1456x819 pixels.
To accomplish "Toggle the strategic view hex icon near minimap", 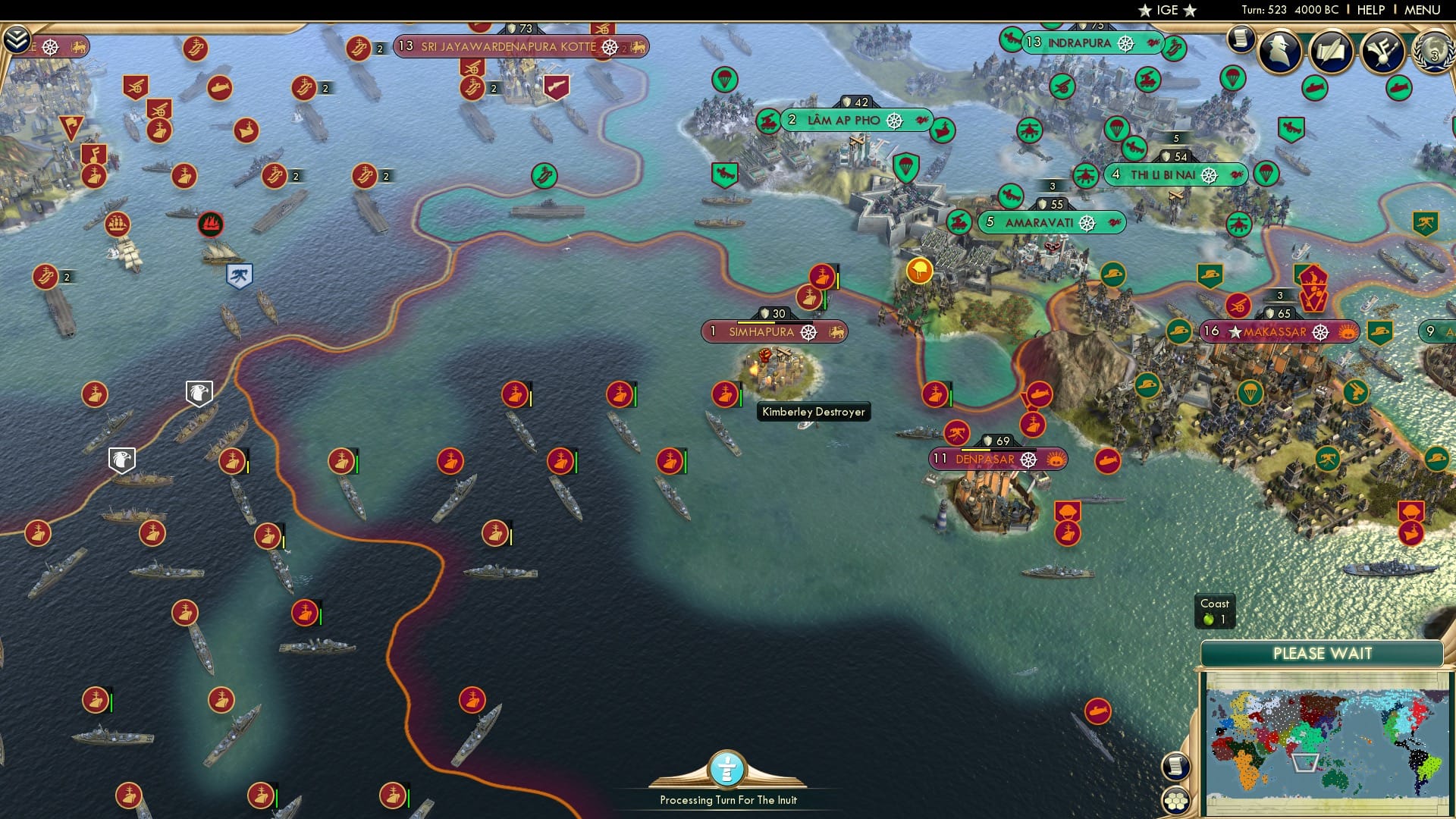I will pos(1175,802).
